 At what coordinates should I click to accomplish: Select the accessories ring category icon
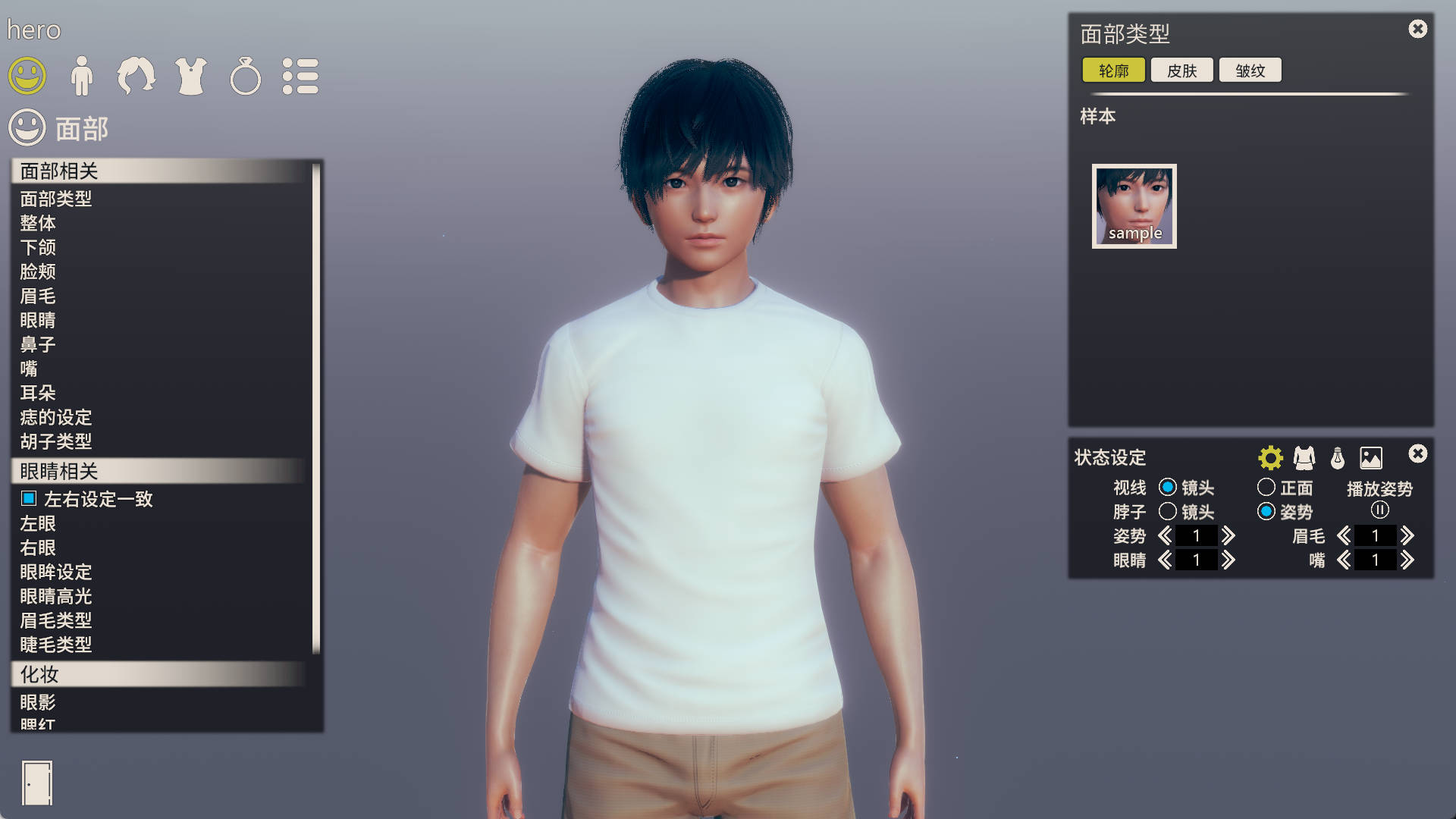pyautogui.click(x=245, y=75)
